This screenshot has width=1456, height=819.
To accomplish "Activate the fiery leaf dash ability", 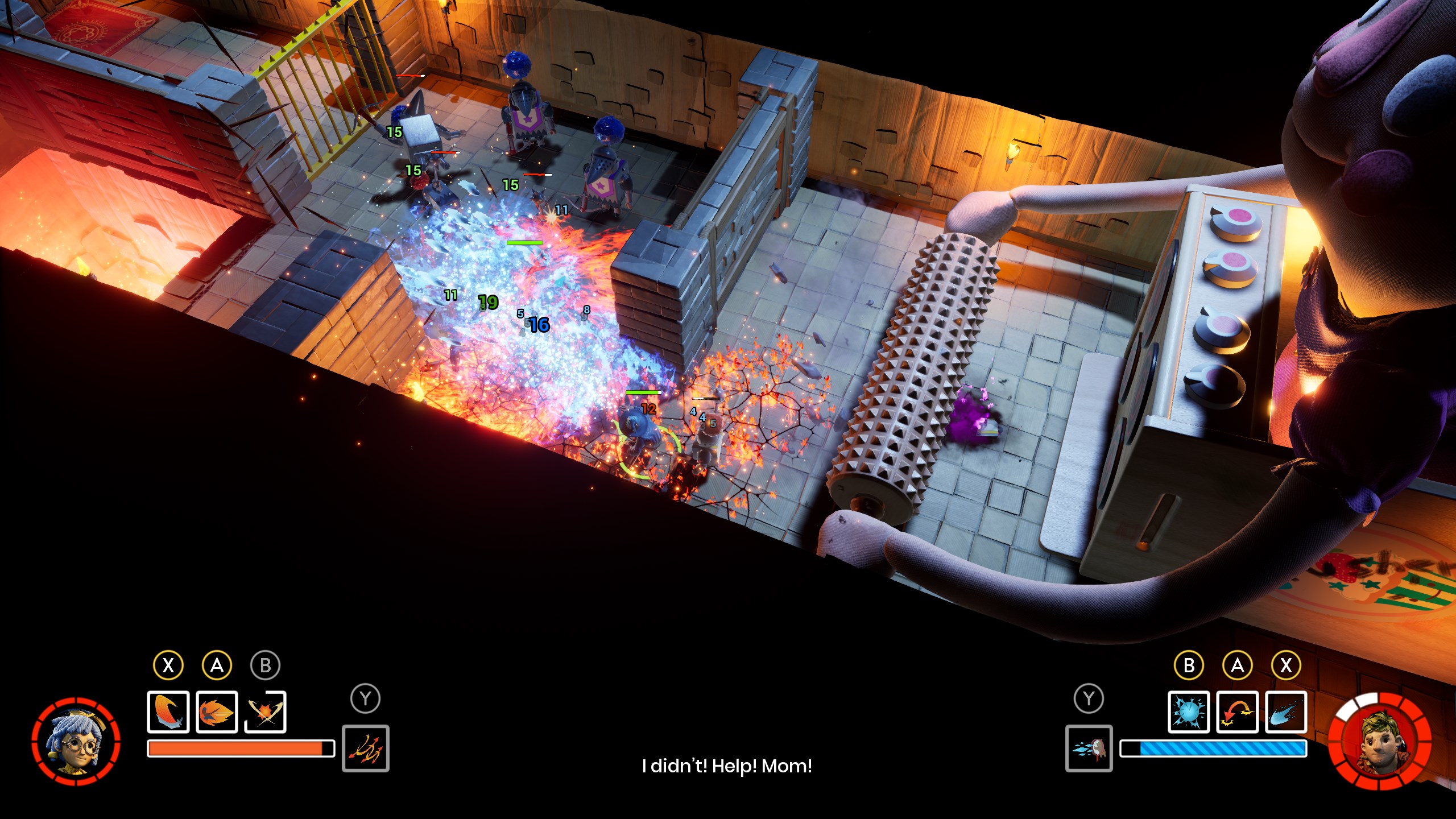I will click(217, 712).
